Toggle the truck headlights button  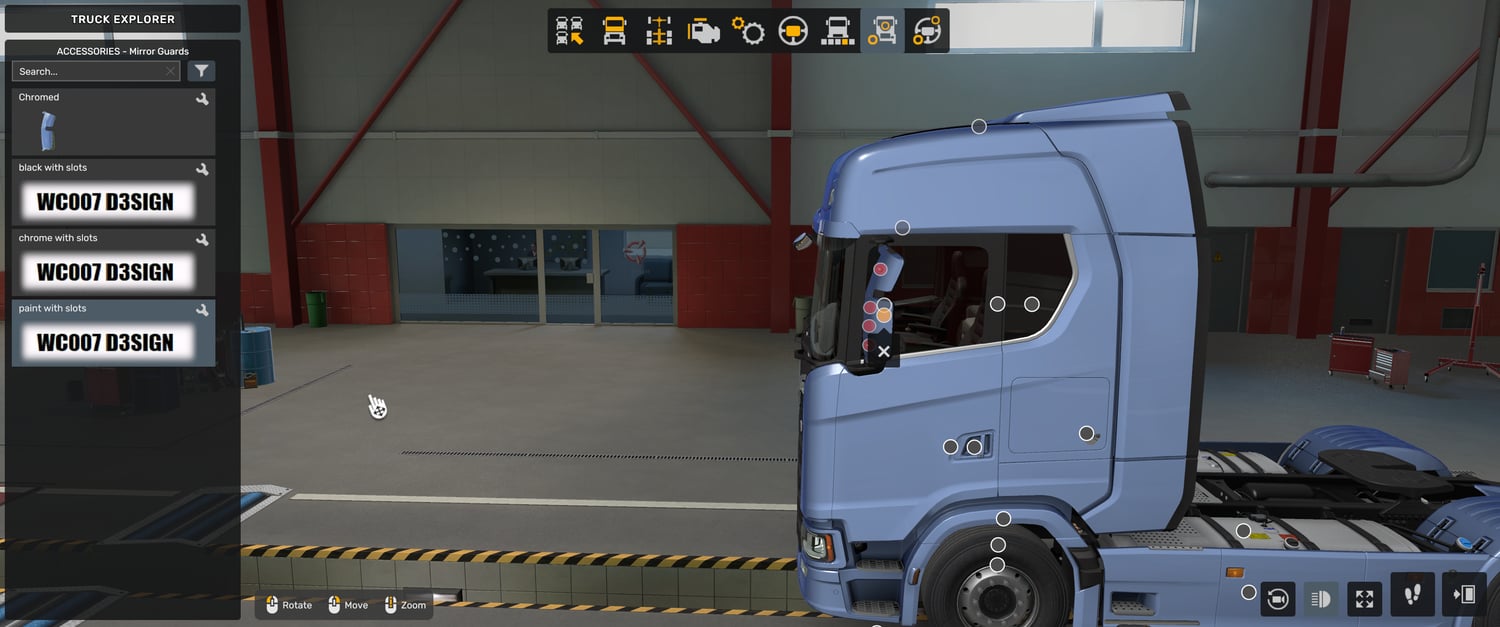1320,599
